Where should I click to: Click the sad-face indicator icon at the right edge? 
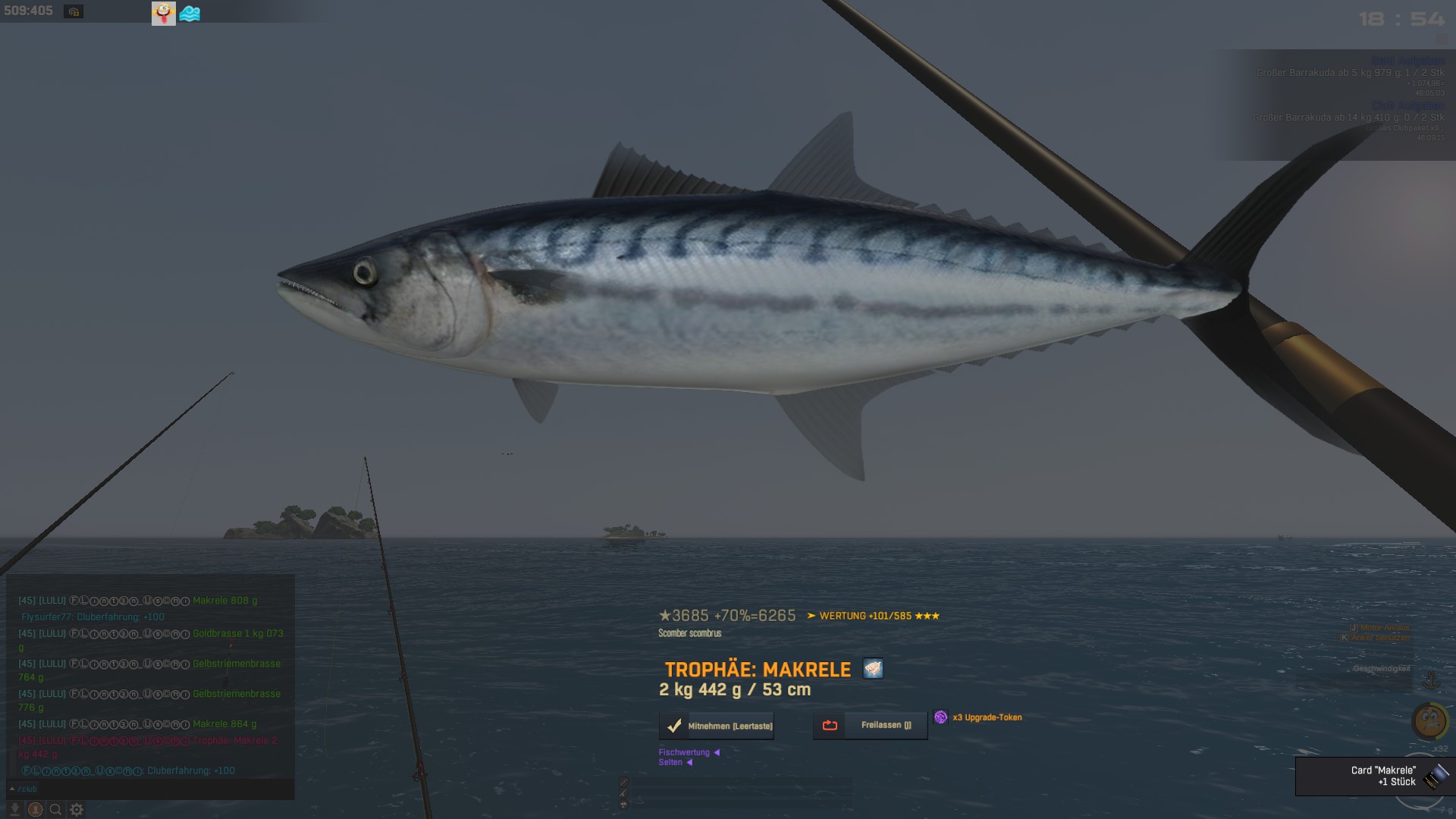click(1429, 720)
